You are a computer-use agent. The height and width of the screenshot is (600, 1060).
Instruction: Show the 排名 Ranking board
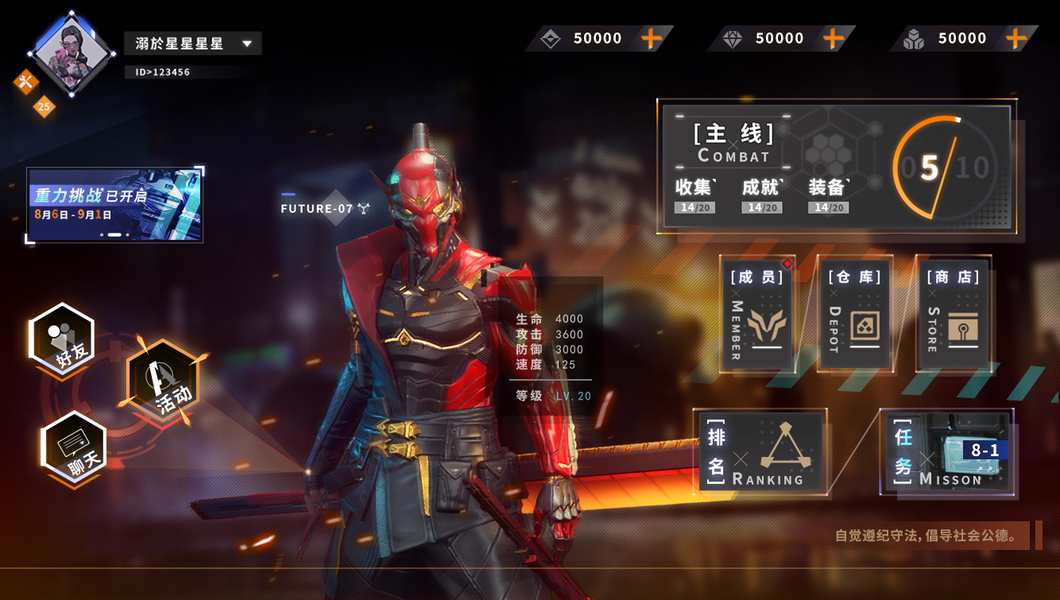click(762, 451)
